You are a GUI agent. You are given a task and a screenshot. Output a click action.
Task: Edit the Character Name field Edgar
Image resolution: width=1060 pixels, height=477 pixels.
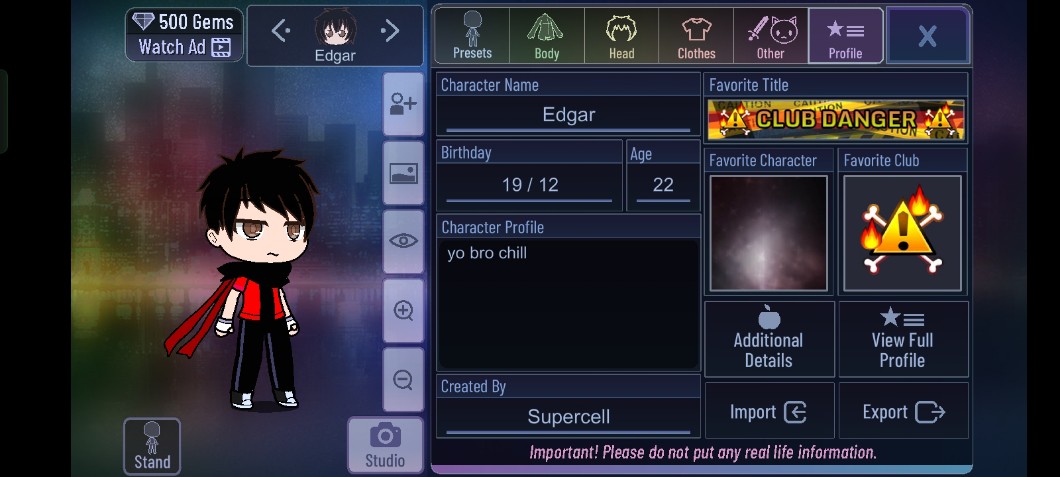coord(568,115)
